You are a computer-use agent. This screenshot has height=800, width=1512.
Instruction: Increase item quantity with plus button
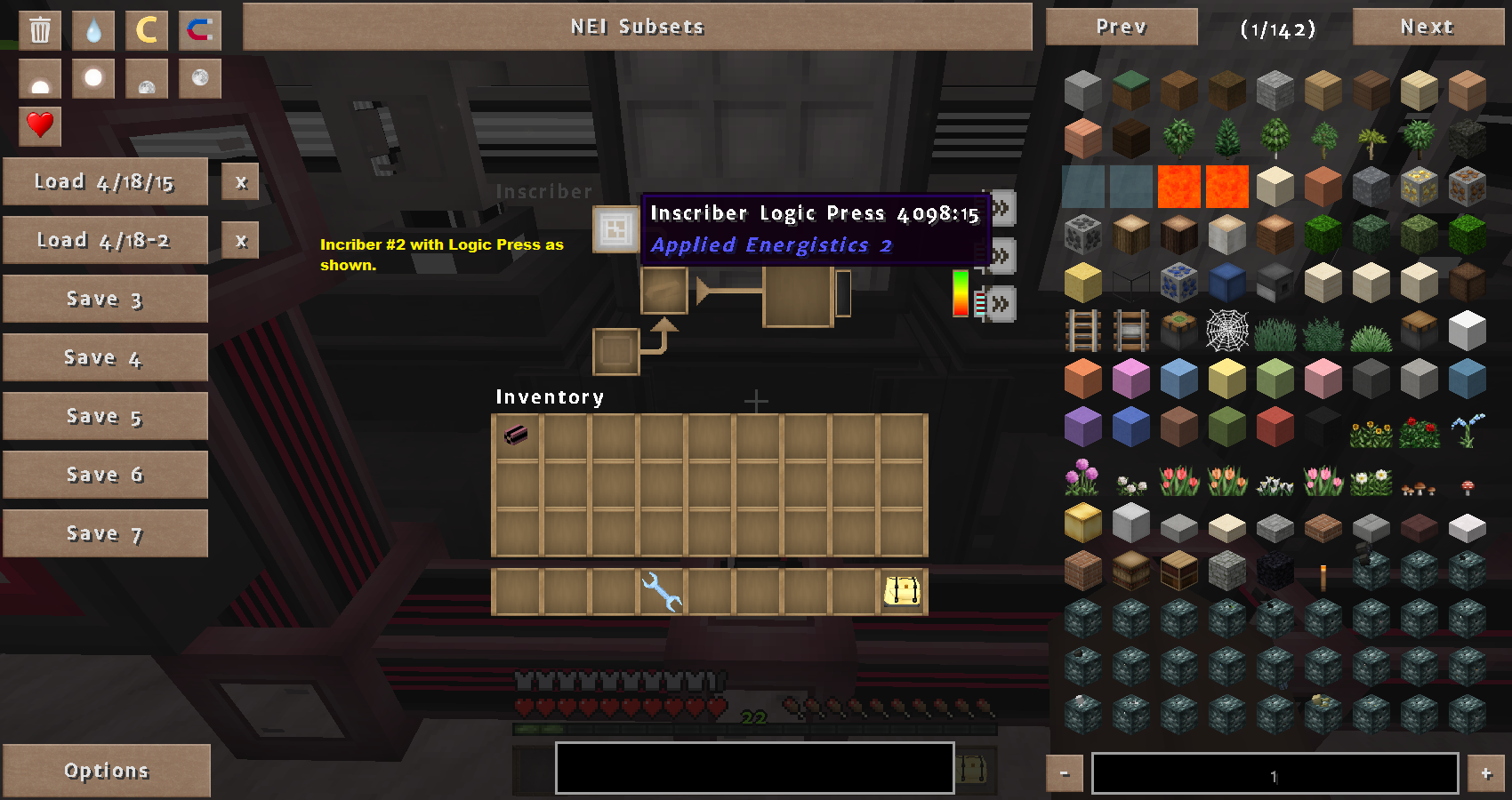(x=1485, y=773)
